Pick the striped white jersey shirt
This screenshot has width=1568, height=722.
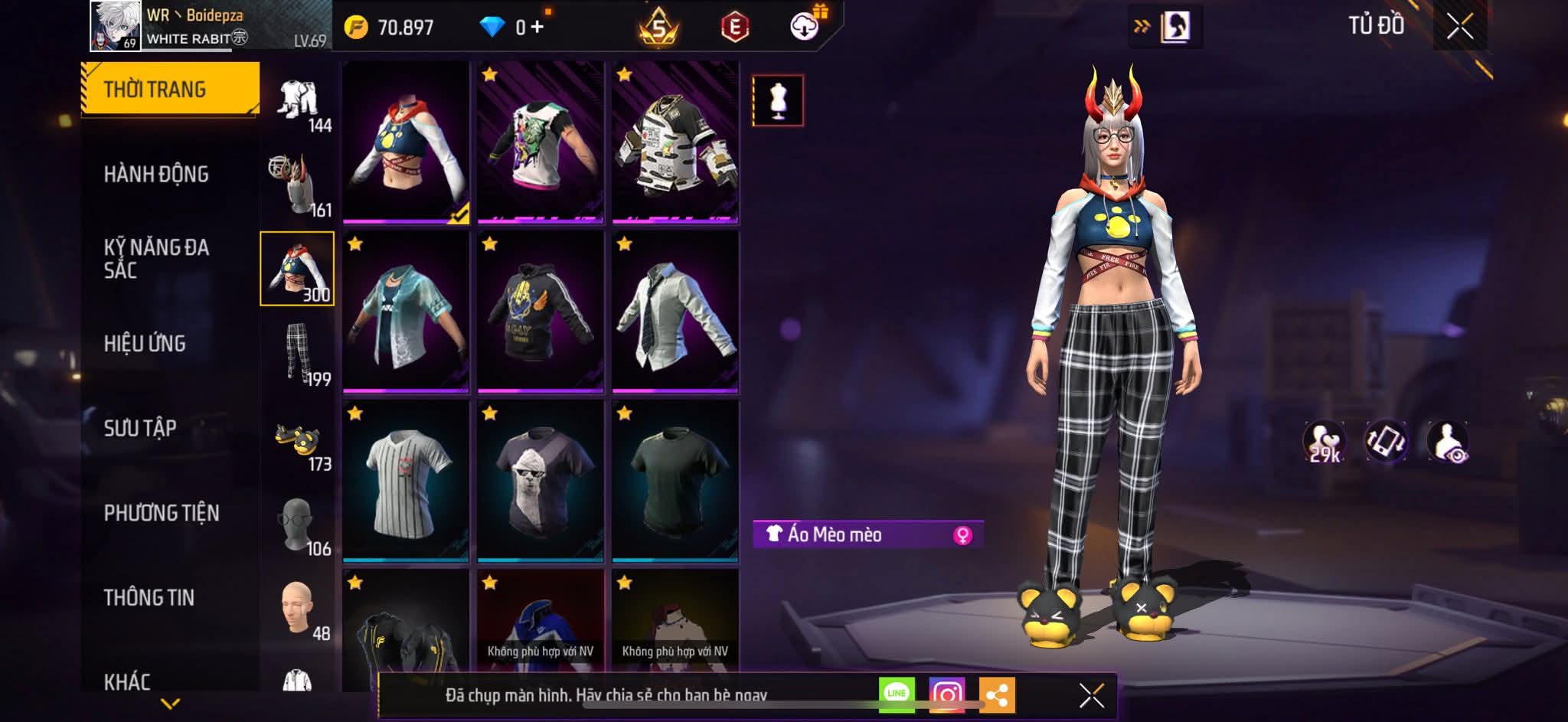coord(406,482)
